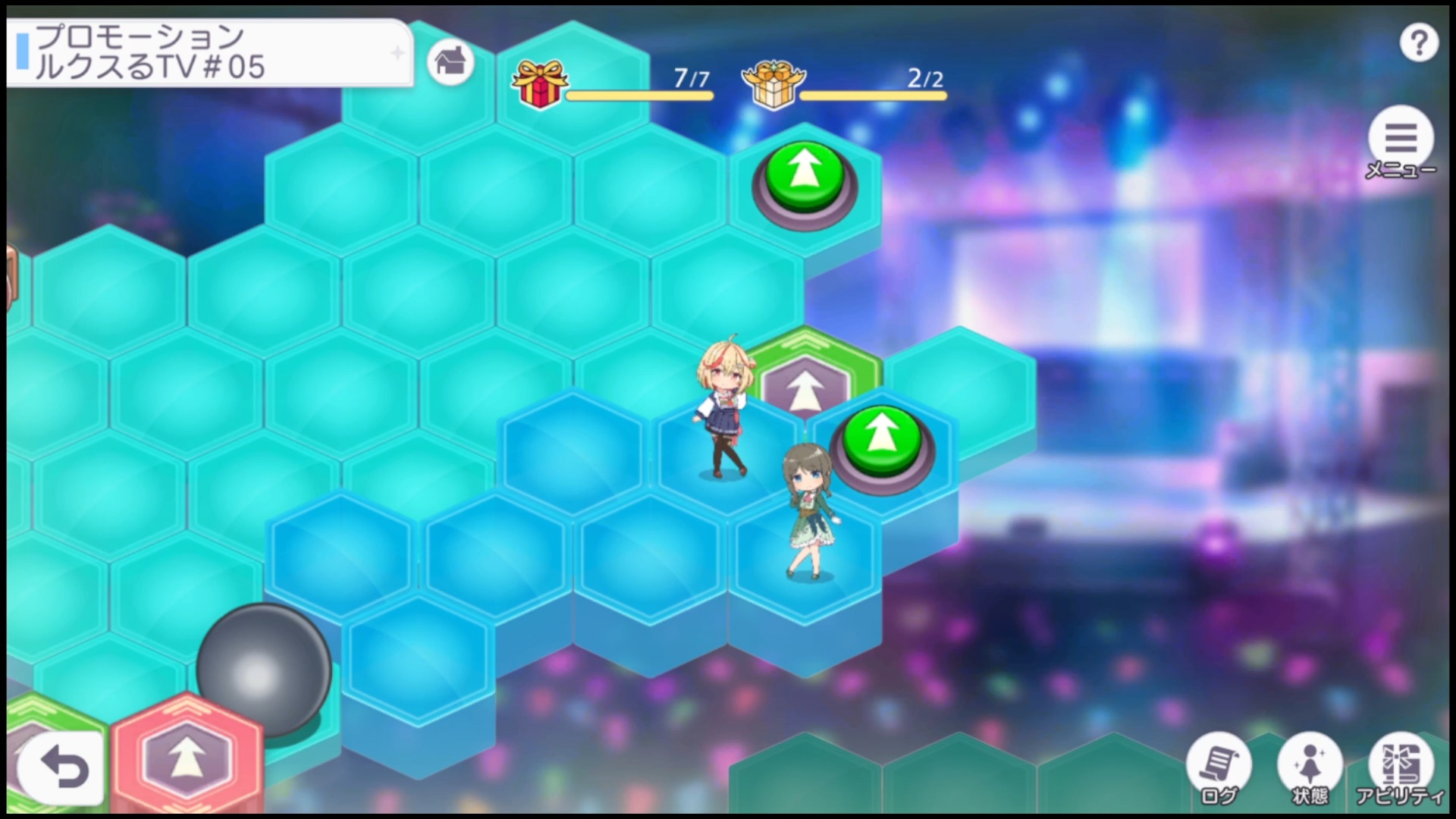The image size is (1456, 819).
Task: Click the red gift box counter icon
Action: (x=539, y=83)
